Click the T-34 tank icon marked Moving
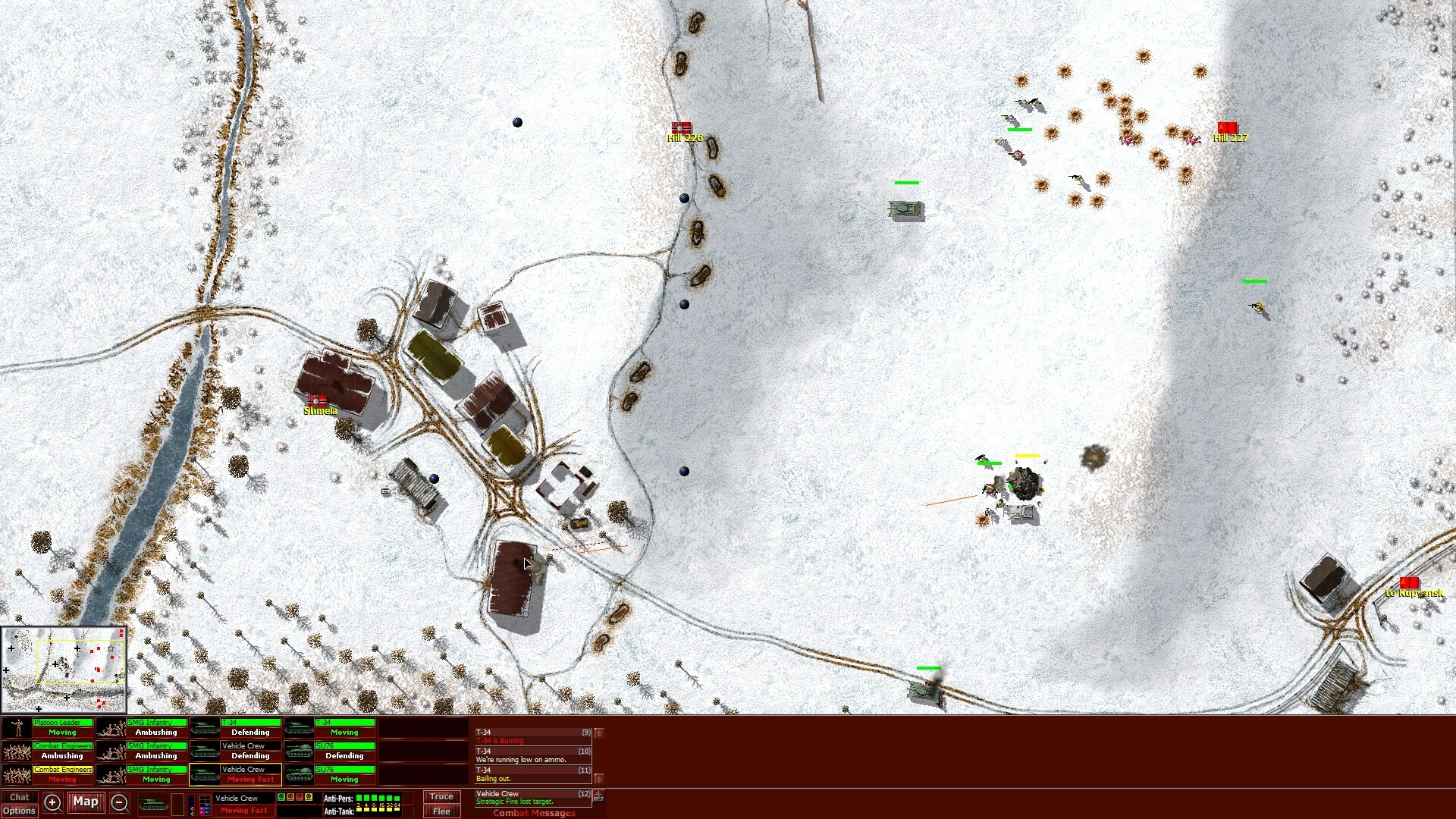 300,728
